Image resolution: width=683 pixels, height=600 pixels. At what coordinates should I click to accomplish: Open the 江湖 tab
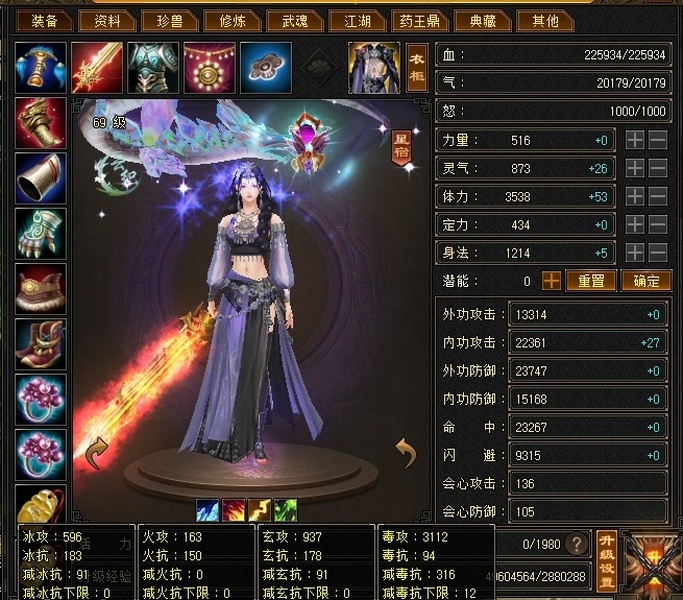pos(357,21)
